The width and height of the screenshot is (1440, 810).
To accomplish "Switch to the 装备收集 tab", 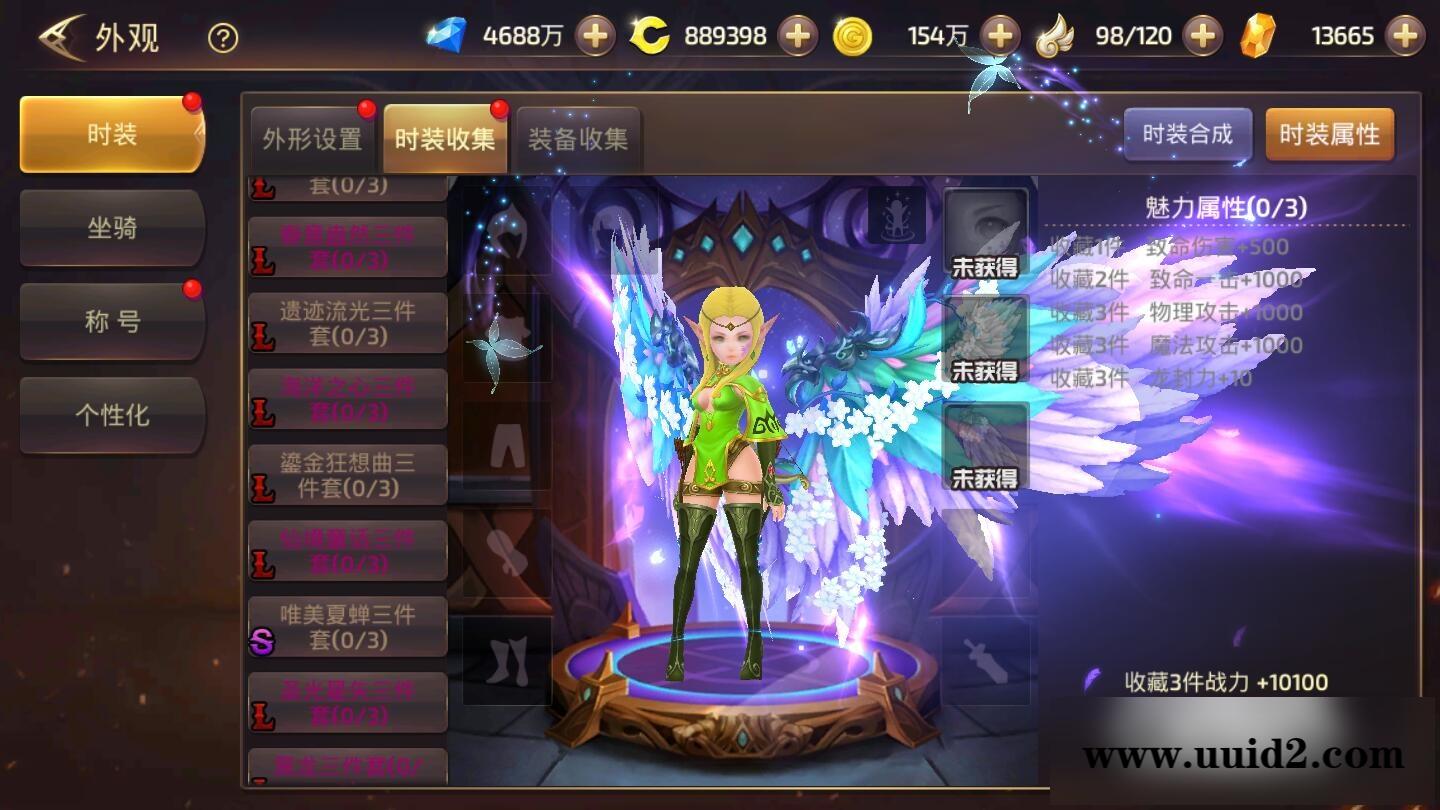I will [x=575, y=140].
